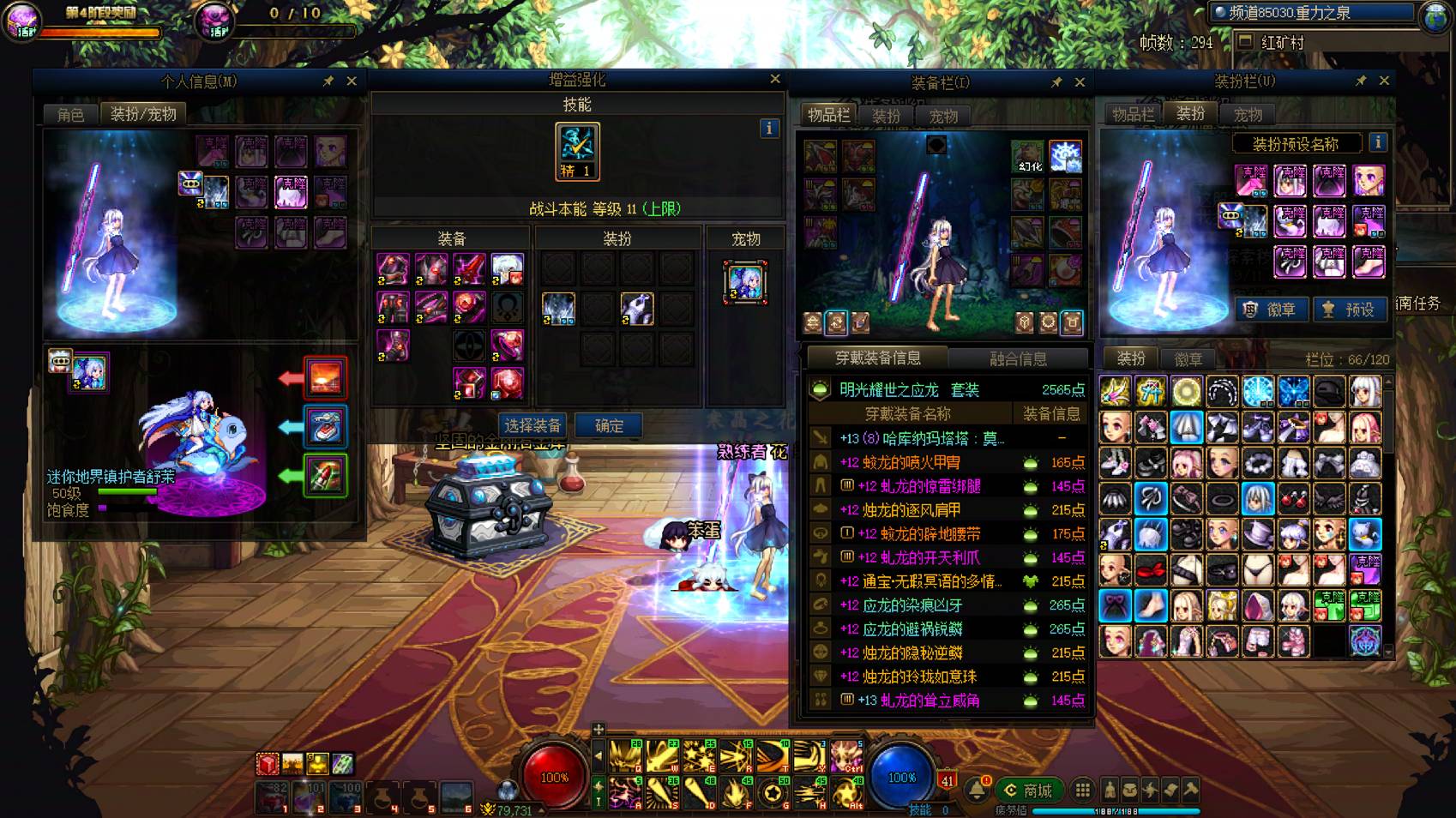
Task: Close the 装备栏 equipment window
Action: point(1080,82)
